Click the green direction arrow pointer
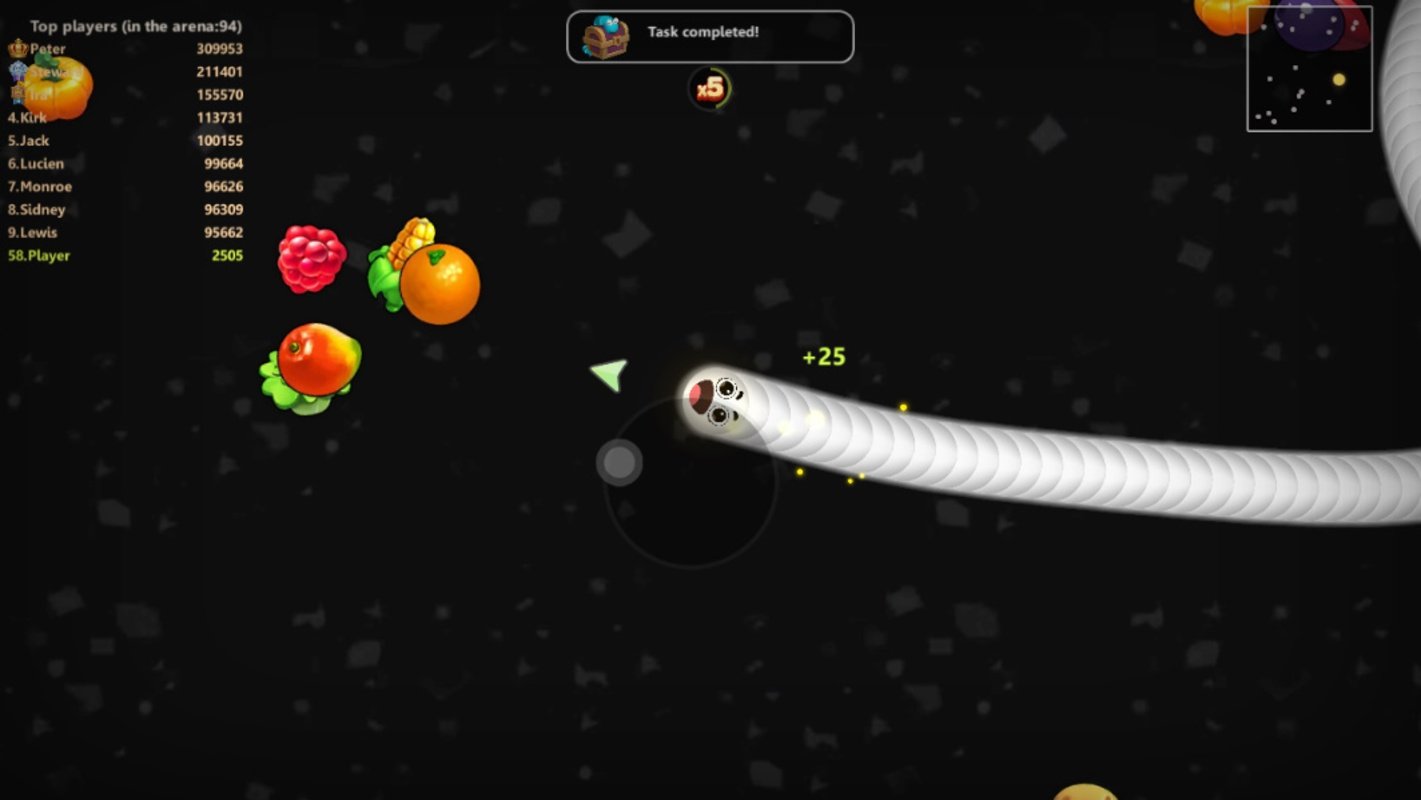The image size is (1421, 800). [x=605, y=374]
